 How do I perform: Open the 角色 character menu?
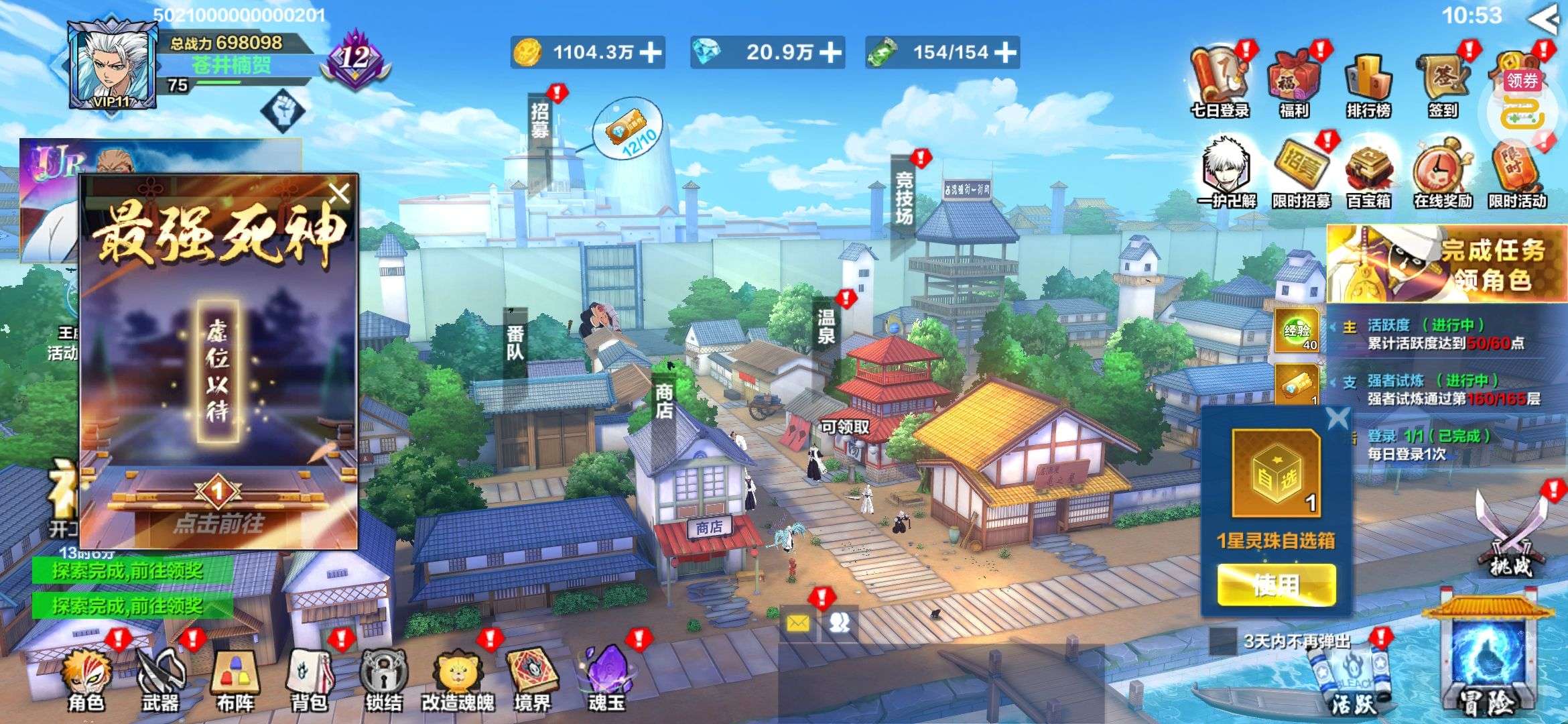click(87, 677)
